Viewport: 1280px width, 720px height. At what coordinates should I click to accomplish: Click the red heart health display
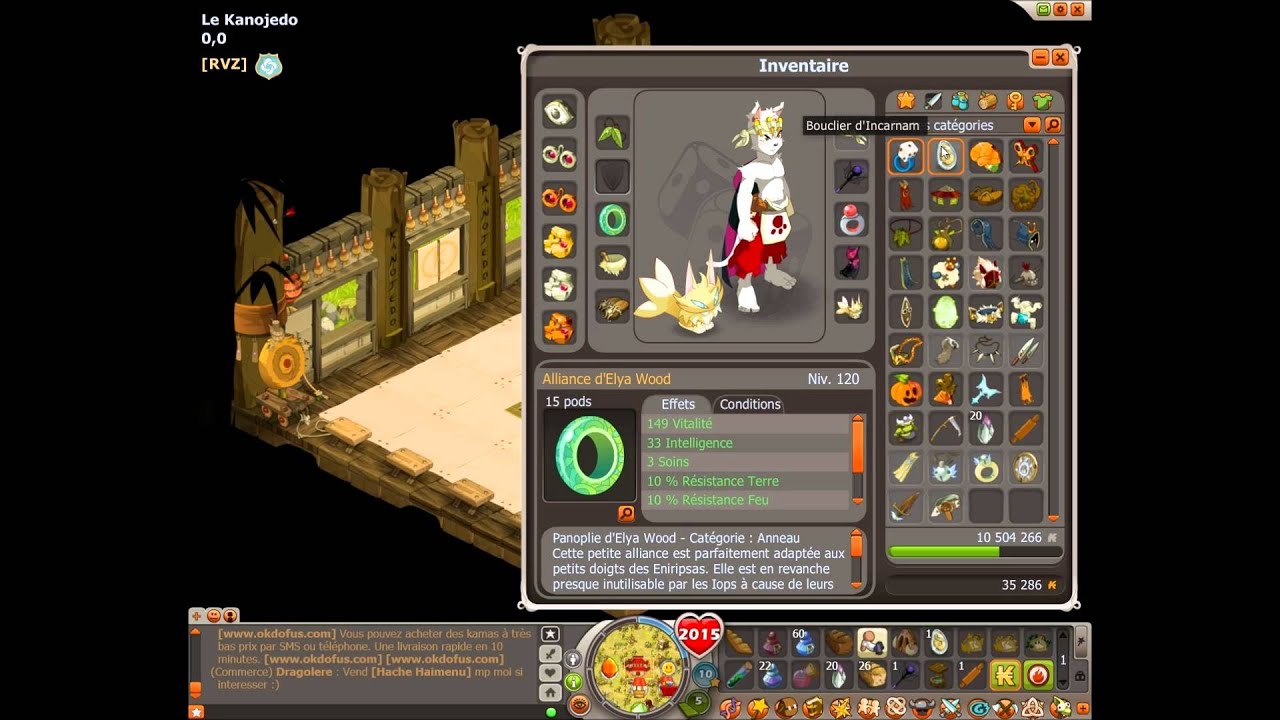point(699,634)
